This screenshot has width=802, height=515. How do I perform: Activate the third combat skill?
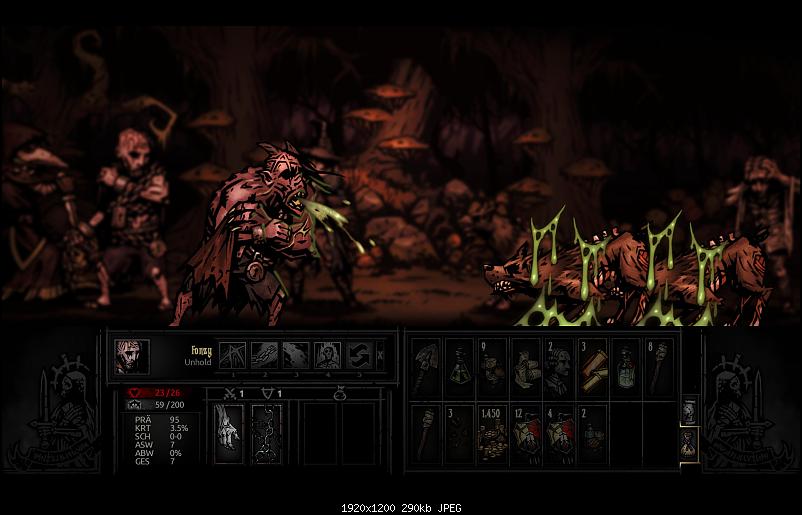(296, 355)
